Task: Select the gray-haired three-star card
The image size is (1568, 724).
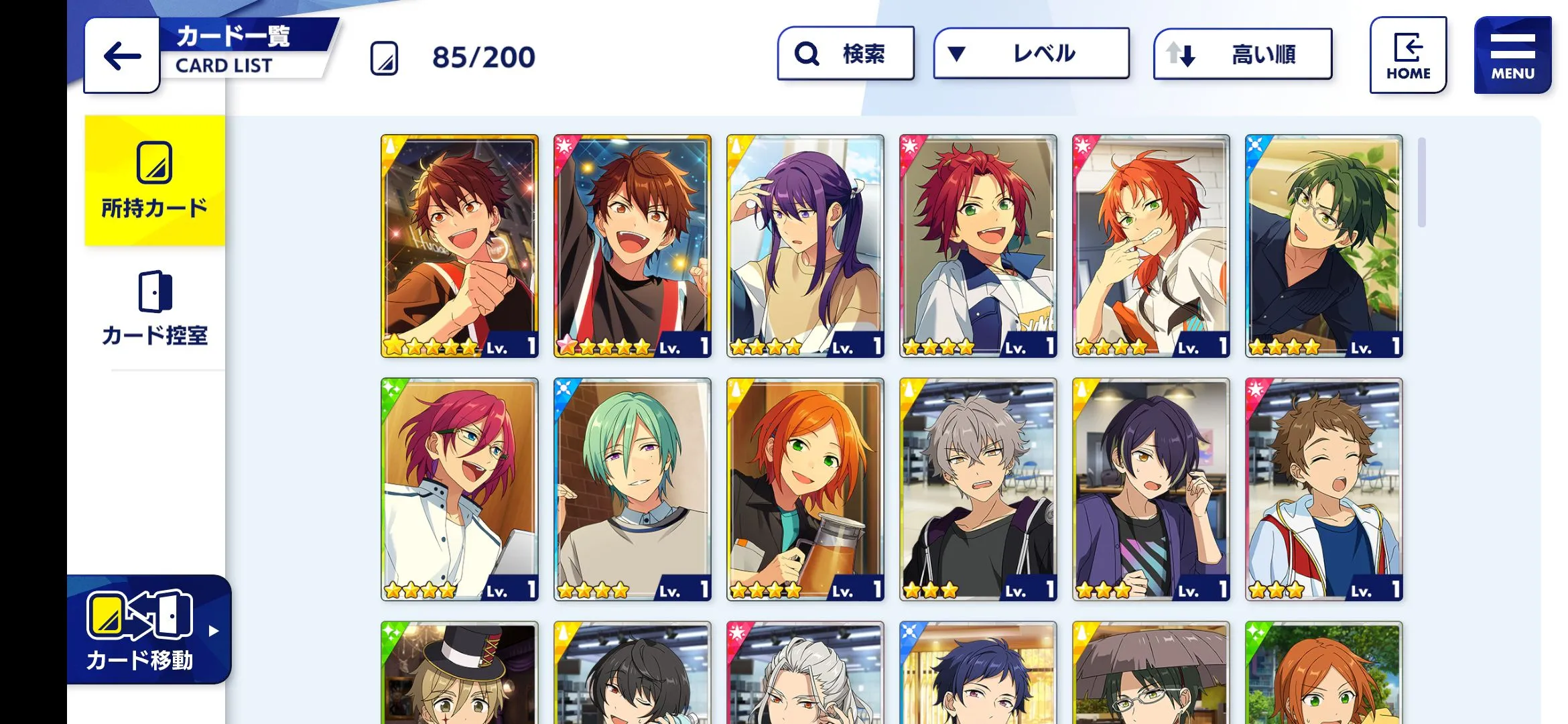Action: click(x=978, y=489)
